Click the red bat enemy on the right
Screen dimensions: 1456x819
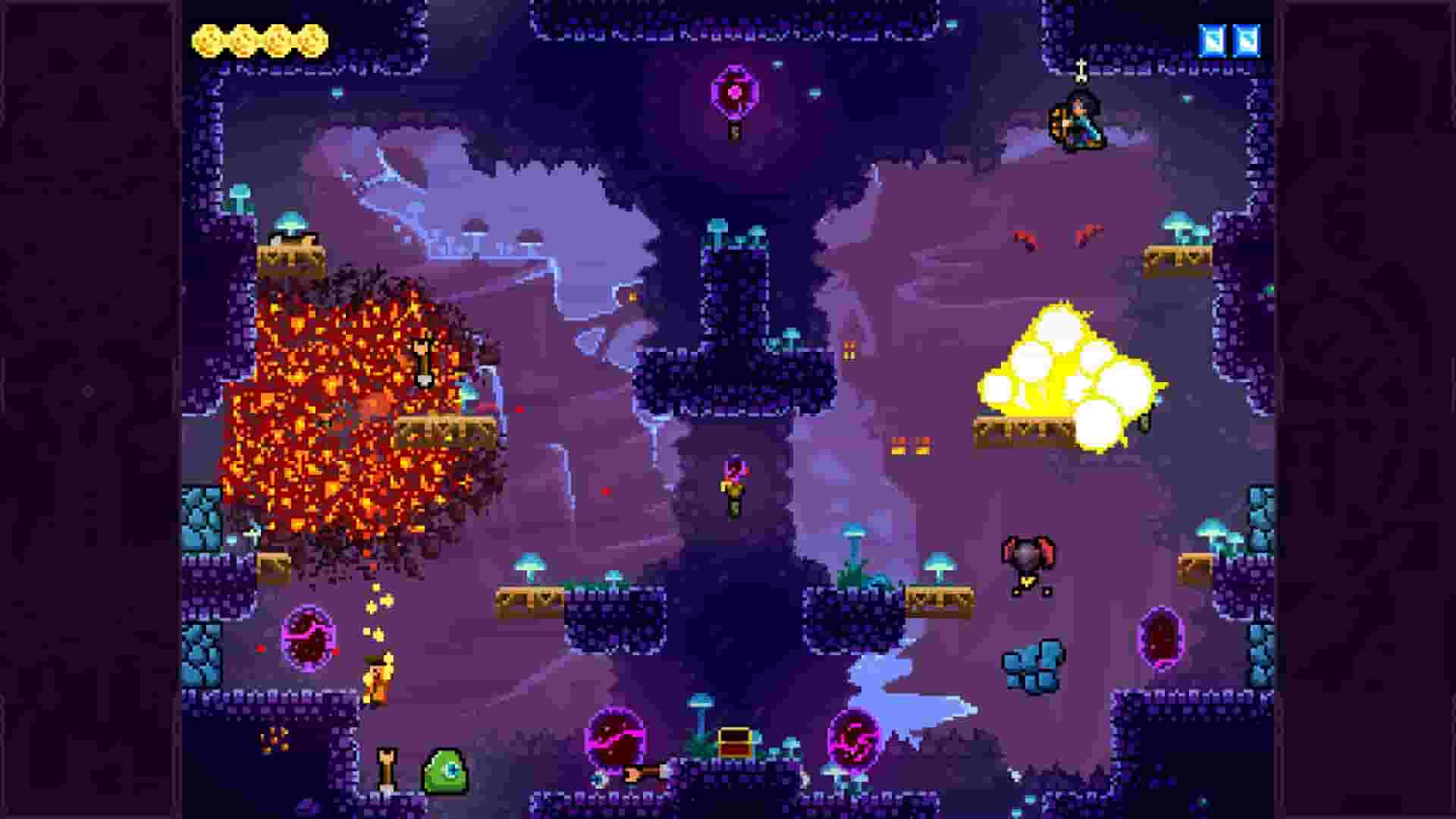point(1031,557)
